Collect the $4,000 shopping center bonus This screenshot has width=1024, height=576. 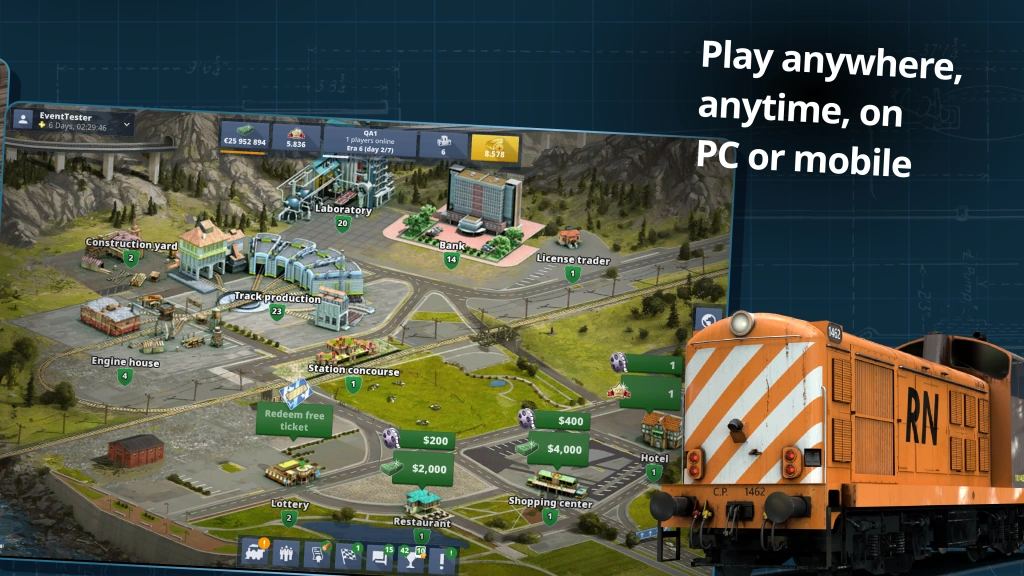click(558, 449)
